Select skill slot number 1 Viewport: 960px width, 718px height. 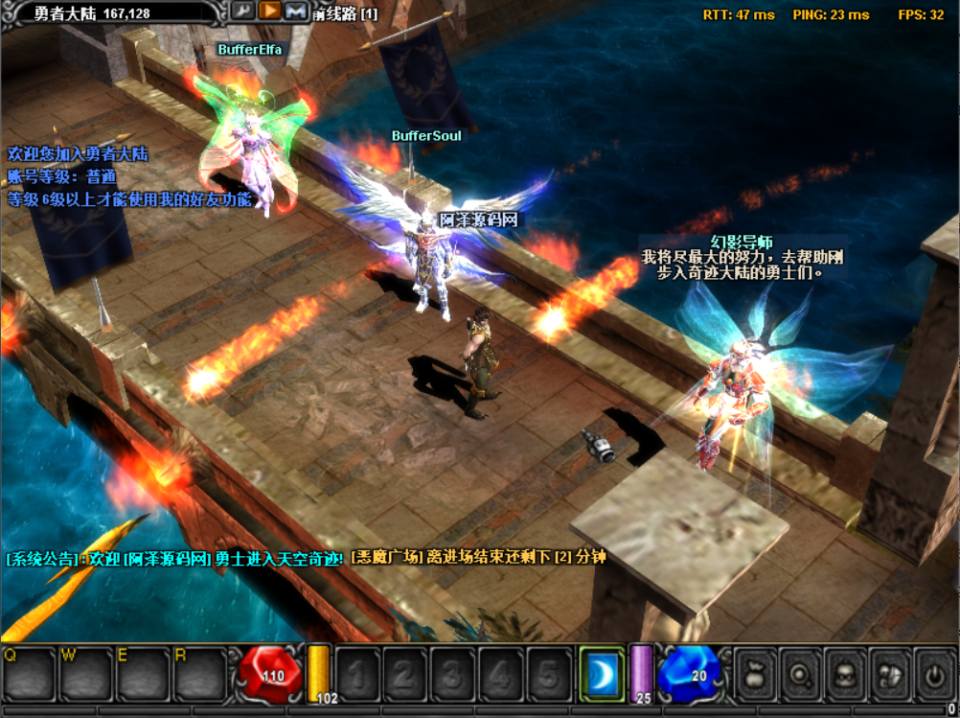(x=357, y=676)
